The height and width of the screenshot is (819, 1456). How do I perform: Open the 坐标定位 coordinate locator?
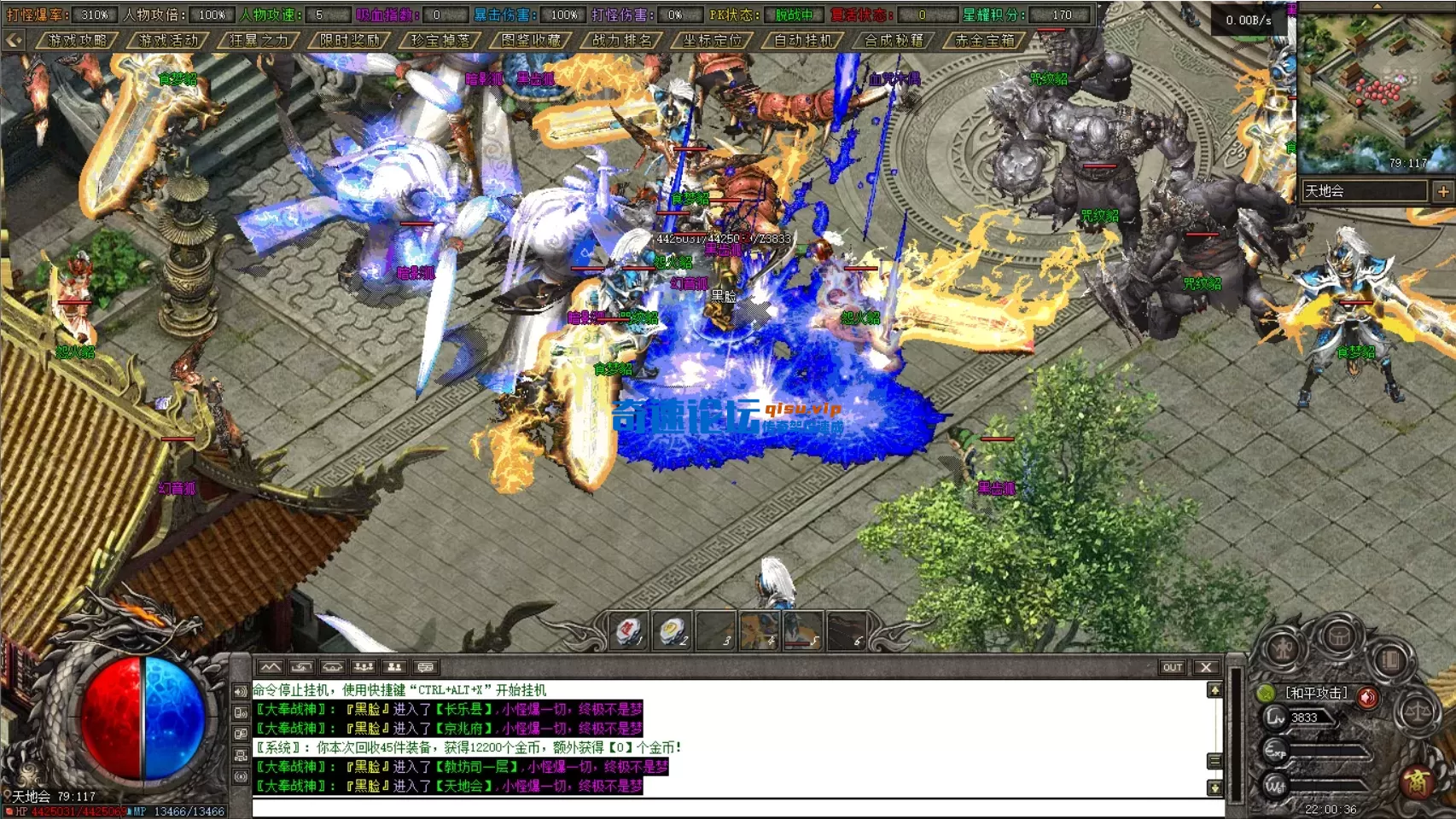[x=713, y=40]
